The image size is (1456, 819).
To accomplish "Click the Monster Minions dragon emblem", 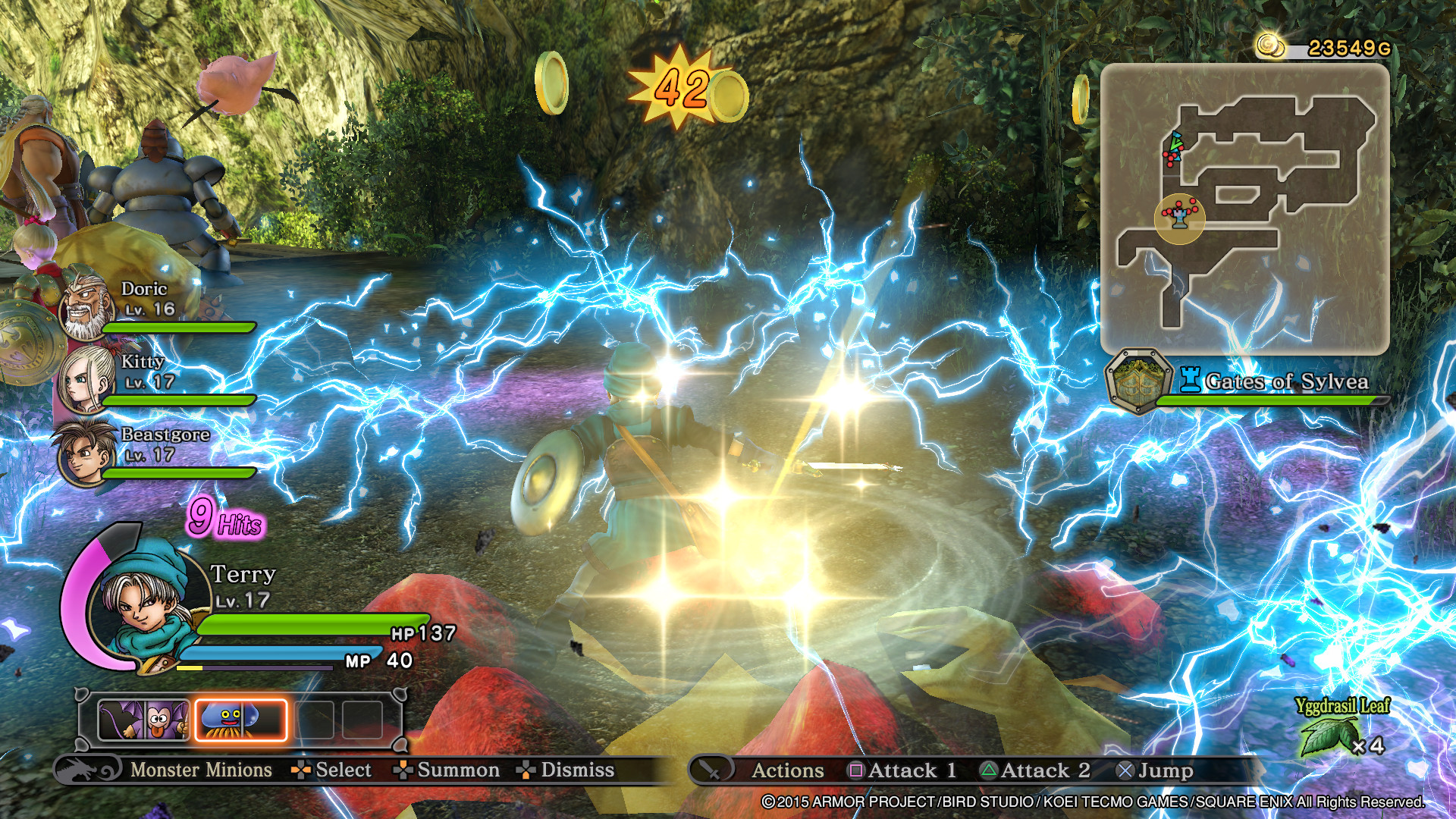I will click(x=88, y=770).
